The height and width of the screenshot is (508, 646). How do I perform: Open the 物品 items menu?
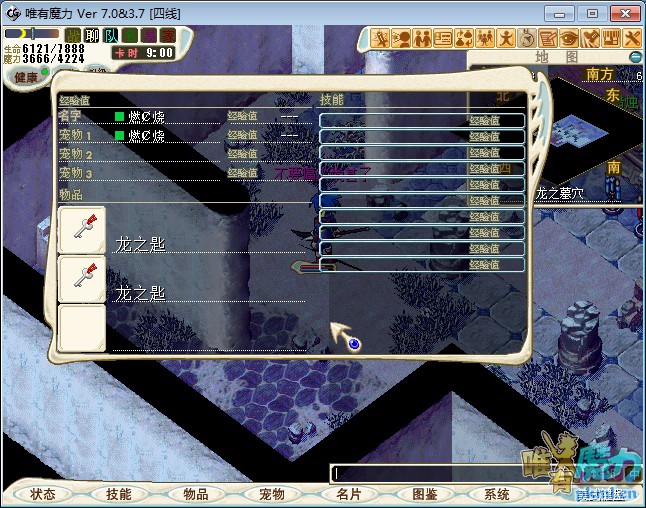click(x=195, y=494)
